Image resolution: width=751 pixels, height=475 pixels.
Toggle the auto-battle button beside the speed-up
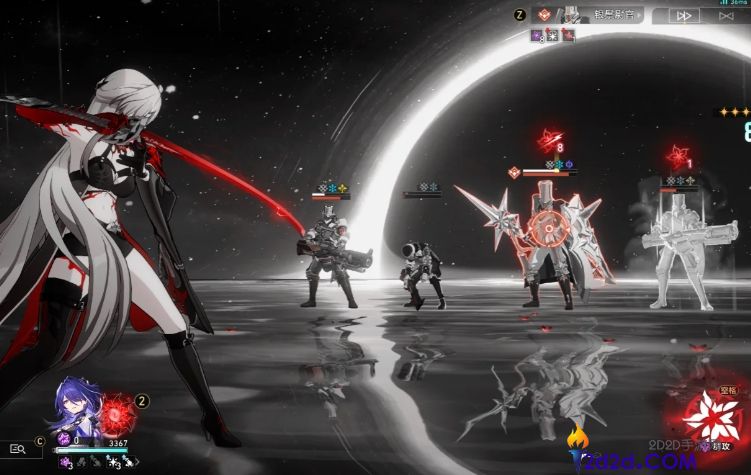coord(722,15)
